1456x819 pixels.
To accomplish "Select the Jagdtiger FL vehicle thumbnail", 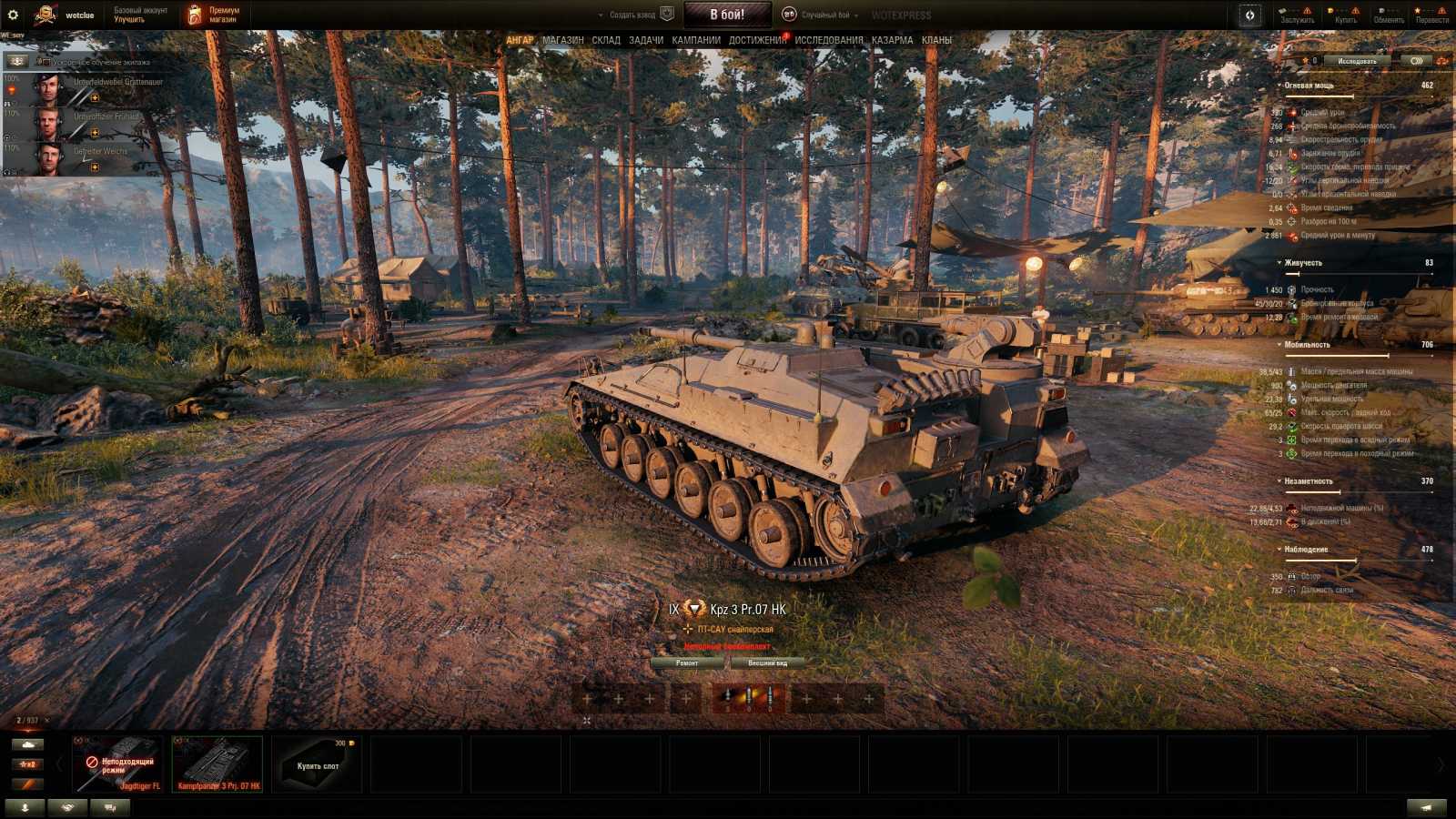I will coord(118,763).
